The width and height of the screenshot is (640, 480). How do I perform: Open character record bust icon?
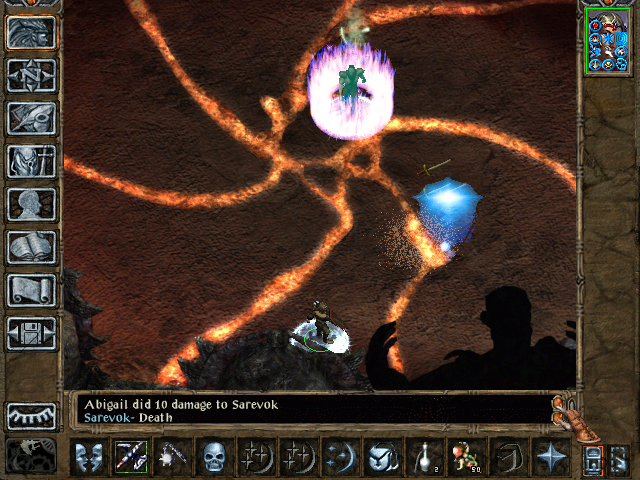tap(31, 204)
